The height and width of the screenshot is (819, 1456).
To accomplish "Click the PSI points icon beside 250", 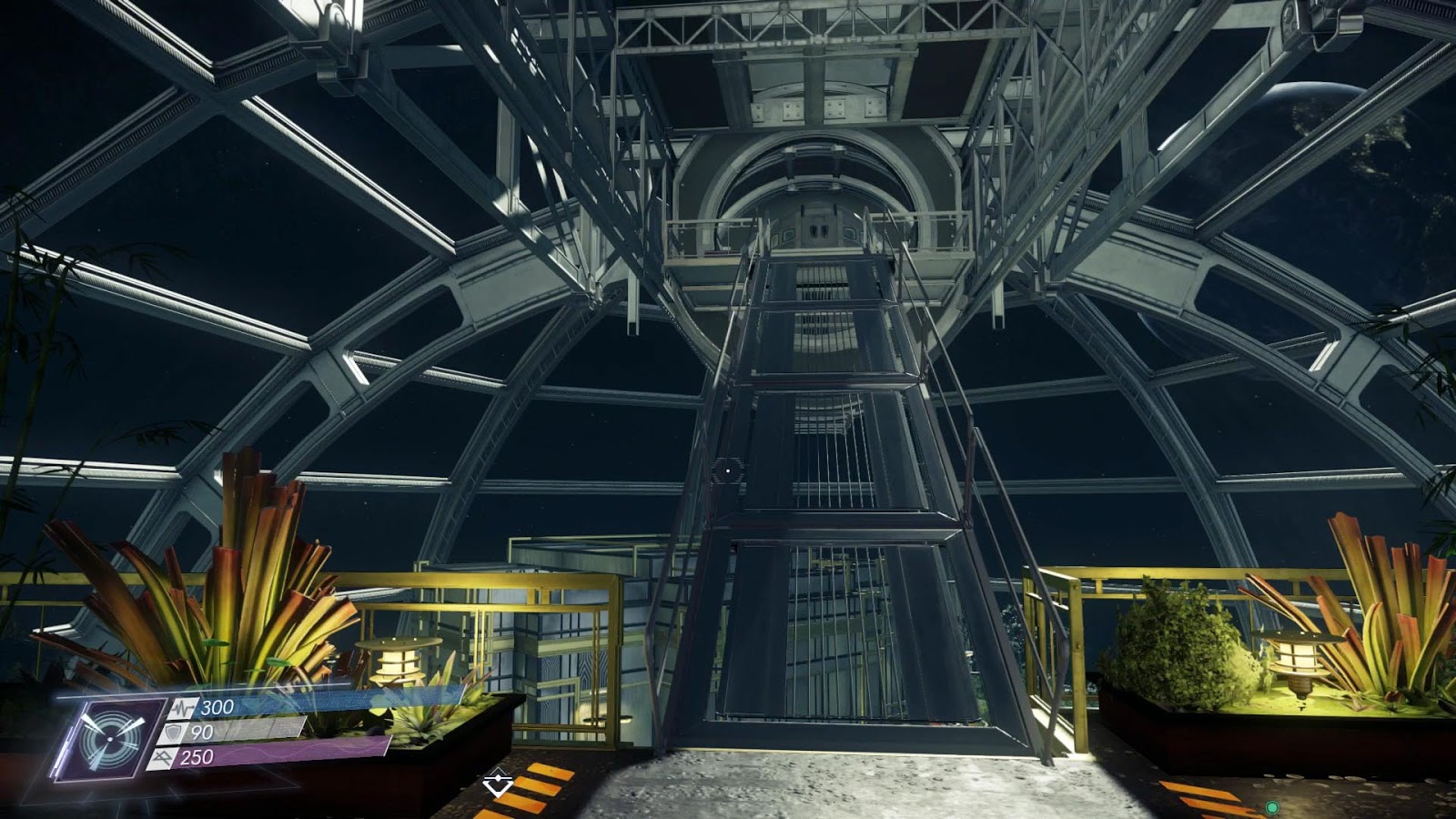I will click(162, 757).
